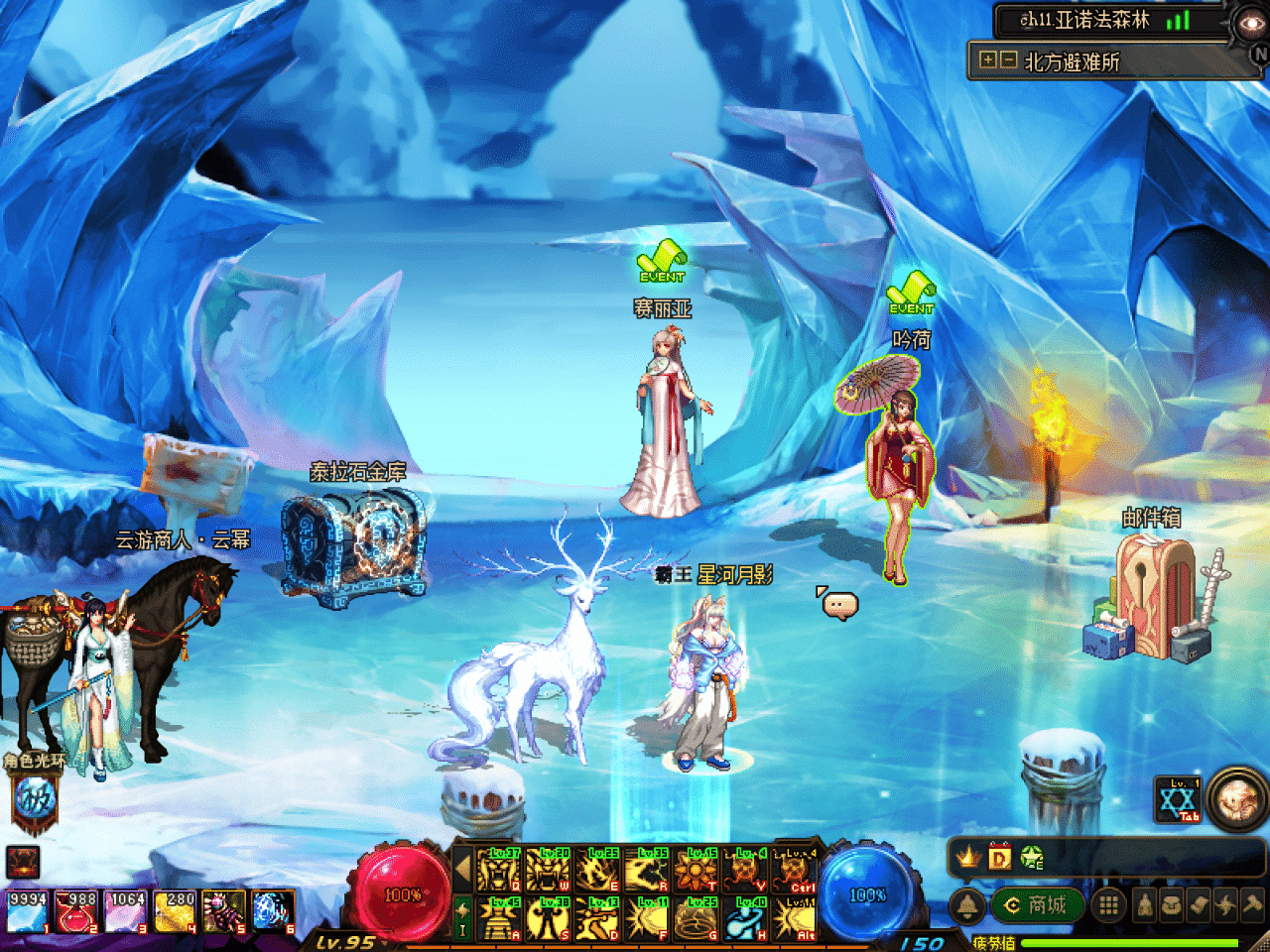
Task: Activate the blue swirl skill on H
Action: click(745, 919)
